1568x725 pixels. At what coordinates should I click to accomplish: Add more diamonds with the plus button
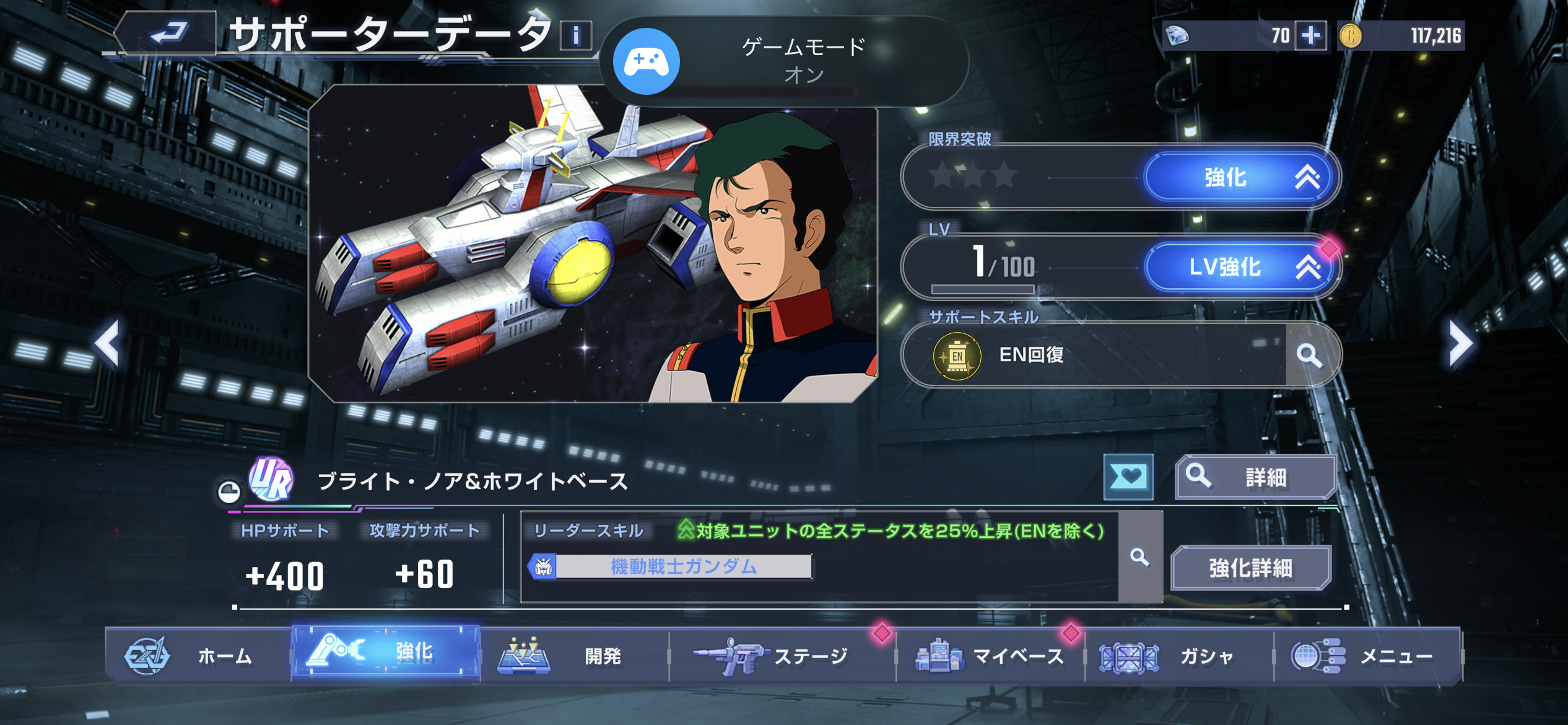click(1310, 35)
